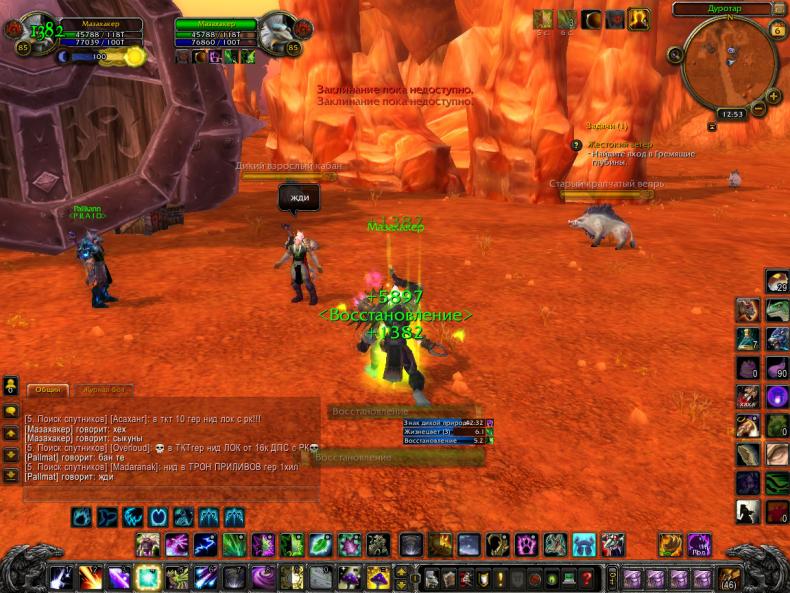Screen dimensions: 790x593
Task: Open the world map button beside Дуротар
Action: 778,9
